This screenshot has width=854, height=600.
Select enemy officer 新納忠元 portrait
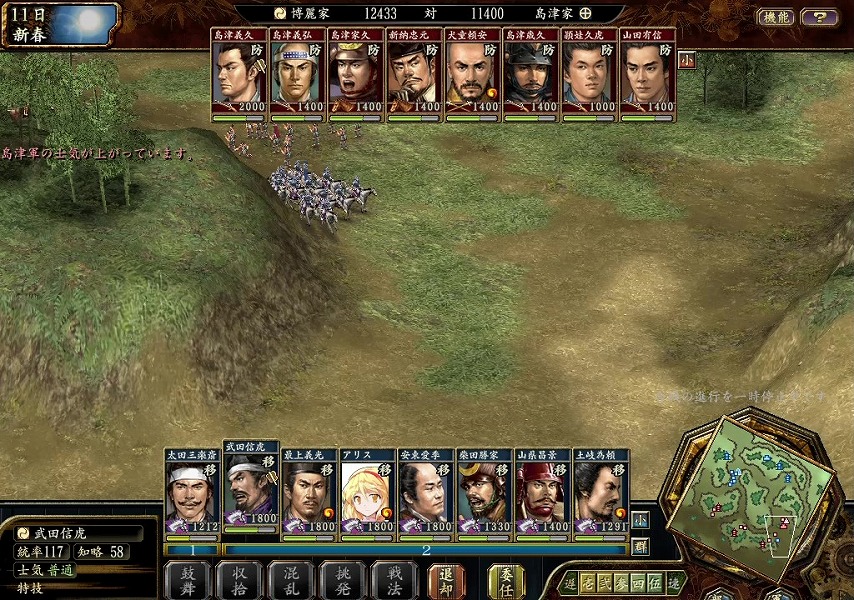[413, 76]
